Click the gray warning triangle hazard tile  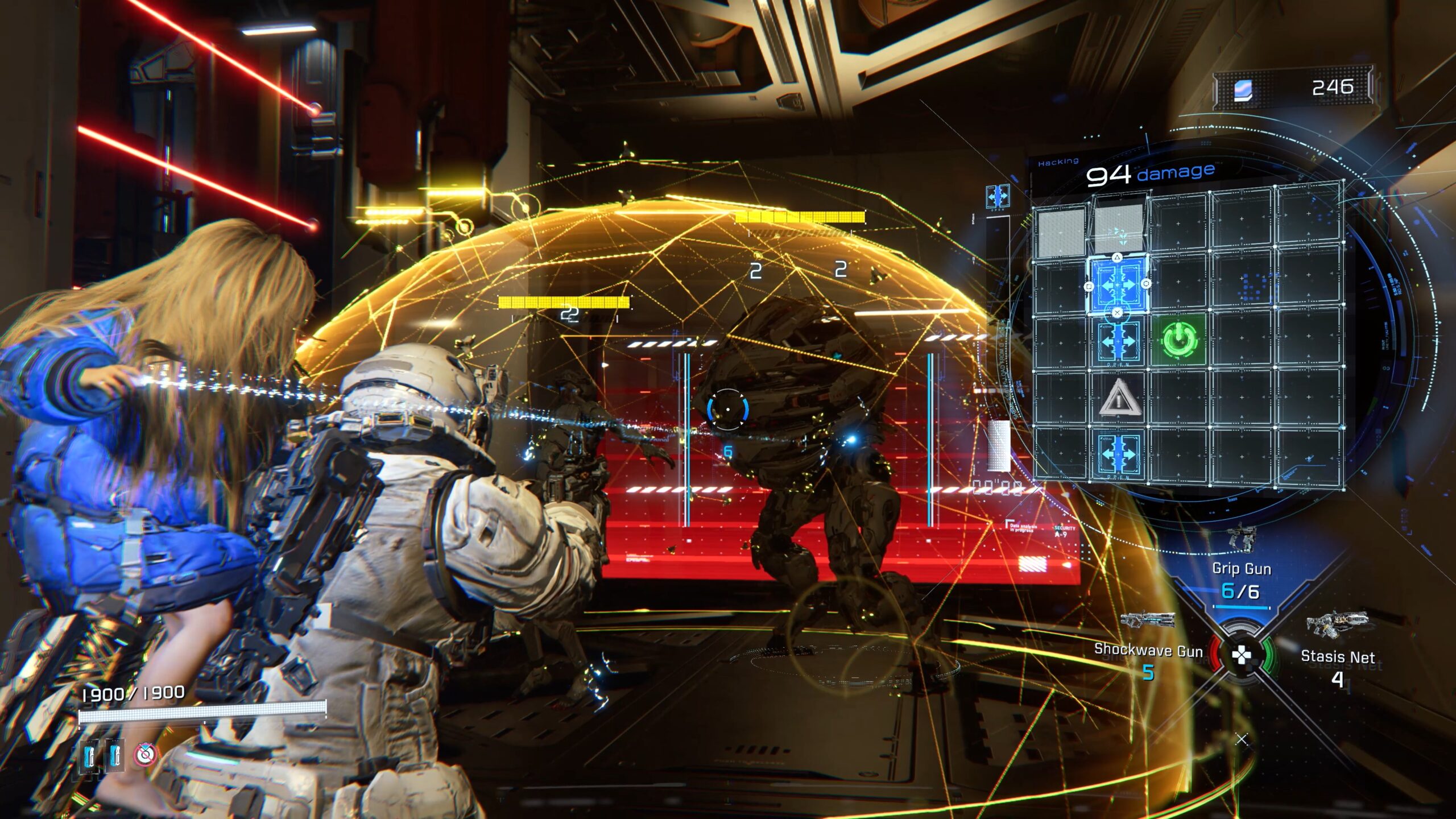[1120, 398]
